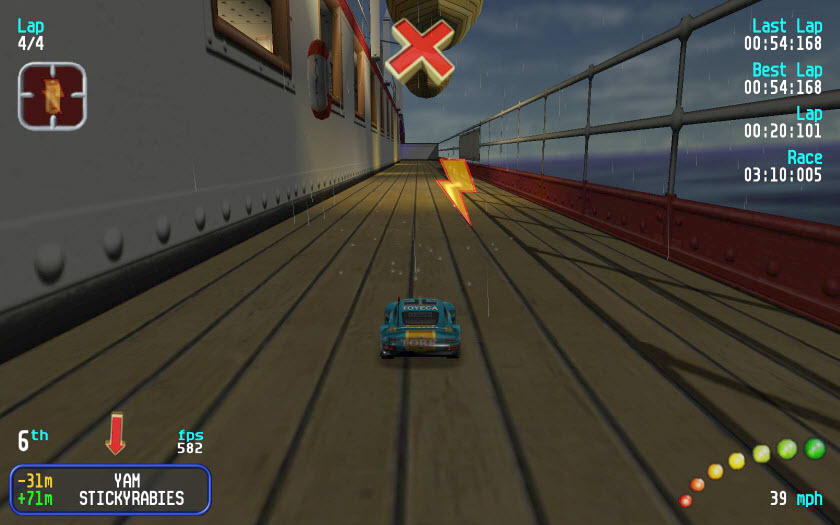Click the red X wrong-way indicator
Viewport: 840px width, 525px height.
(421, 49)
